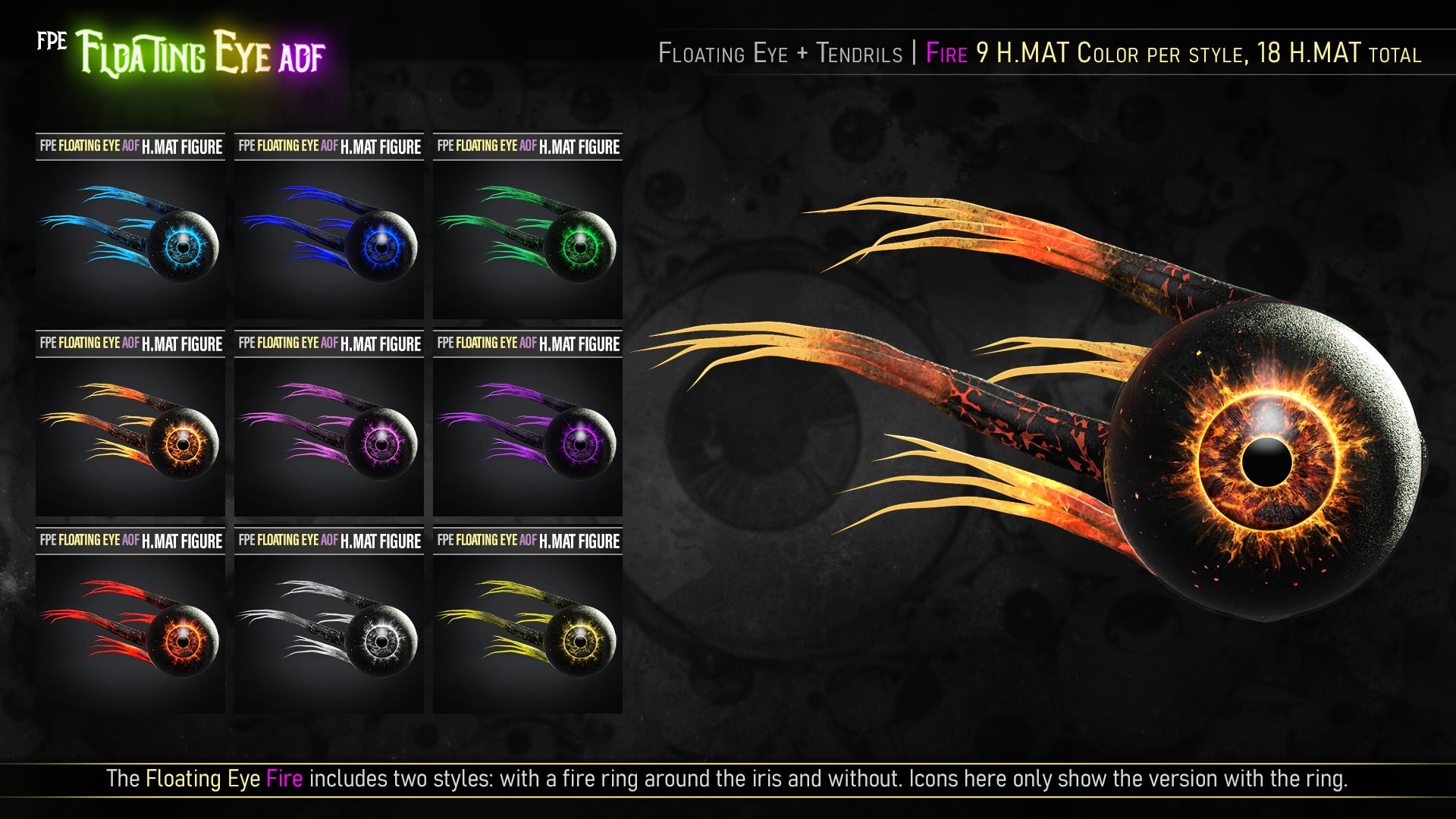
Task: Select the light blue eye material thumbnail
Action: tap(130, 239)
